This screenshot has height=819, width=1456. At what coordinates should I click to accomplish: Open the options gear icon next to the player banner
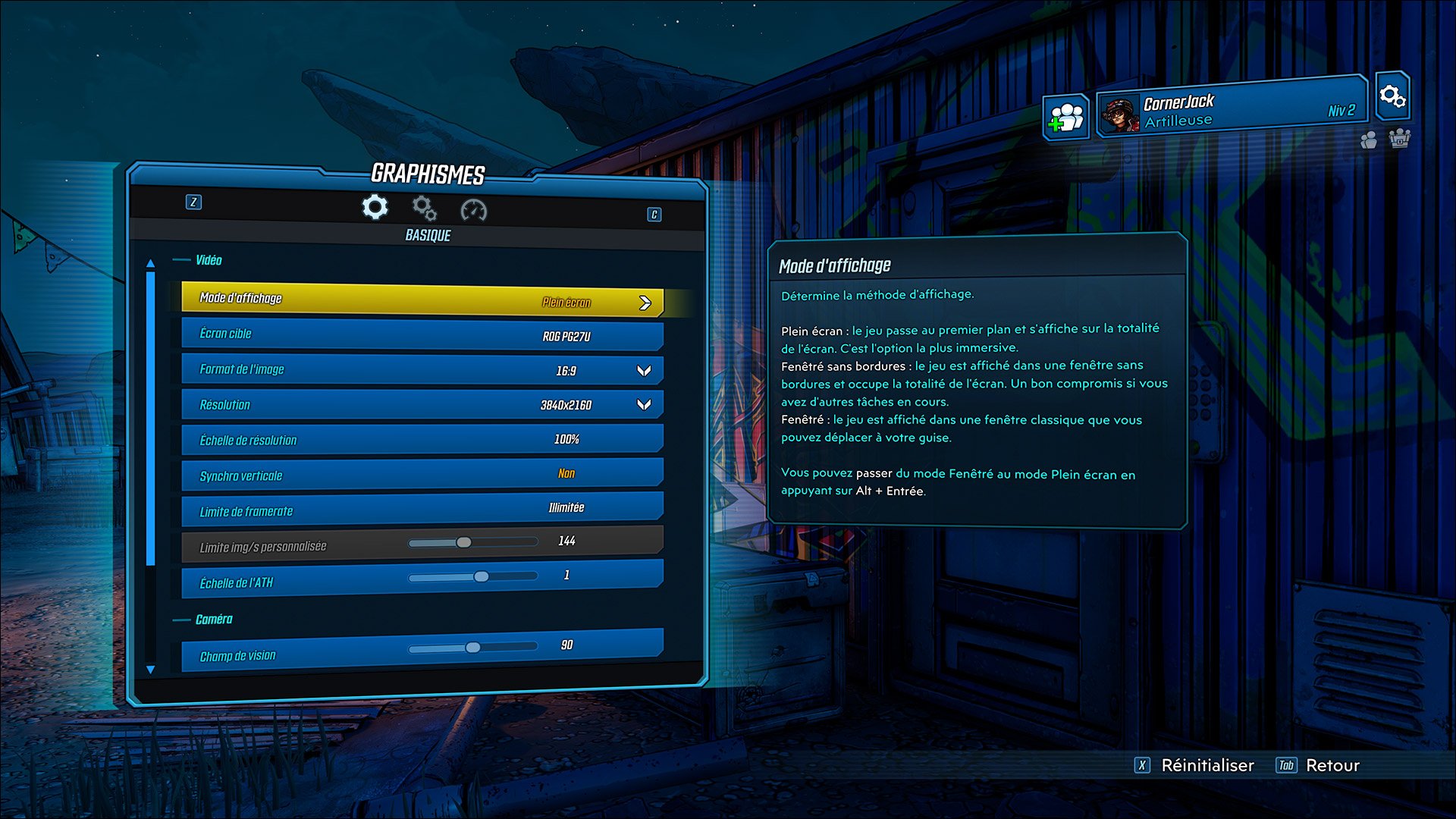pyautogui.click(x=1392, y=96)
